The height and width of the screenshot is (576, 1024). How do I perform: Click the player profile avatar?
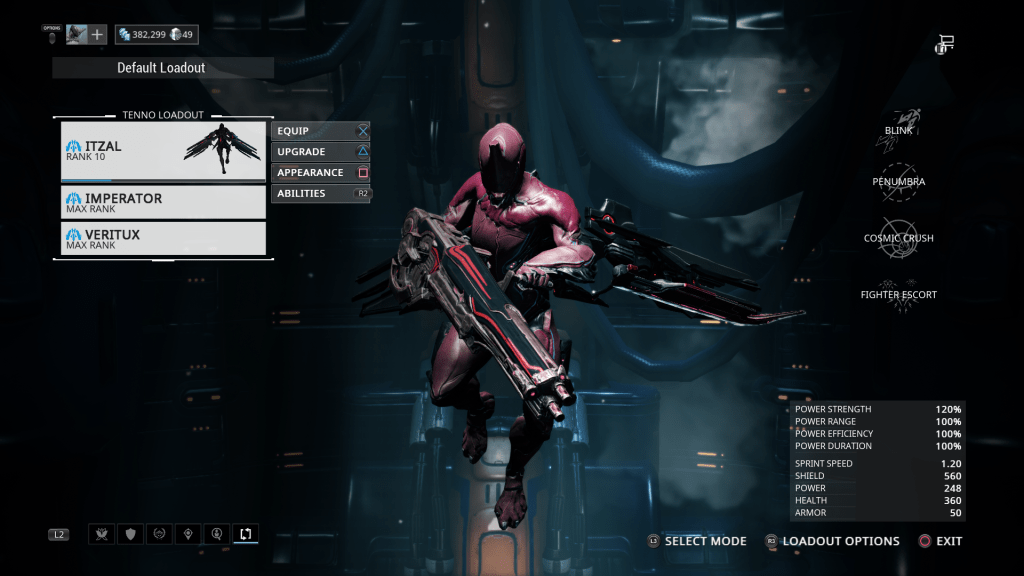coord(77,35)
